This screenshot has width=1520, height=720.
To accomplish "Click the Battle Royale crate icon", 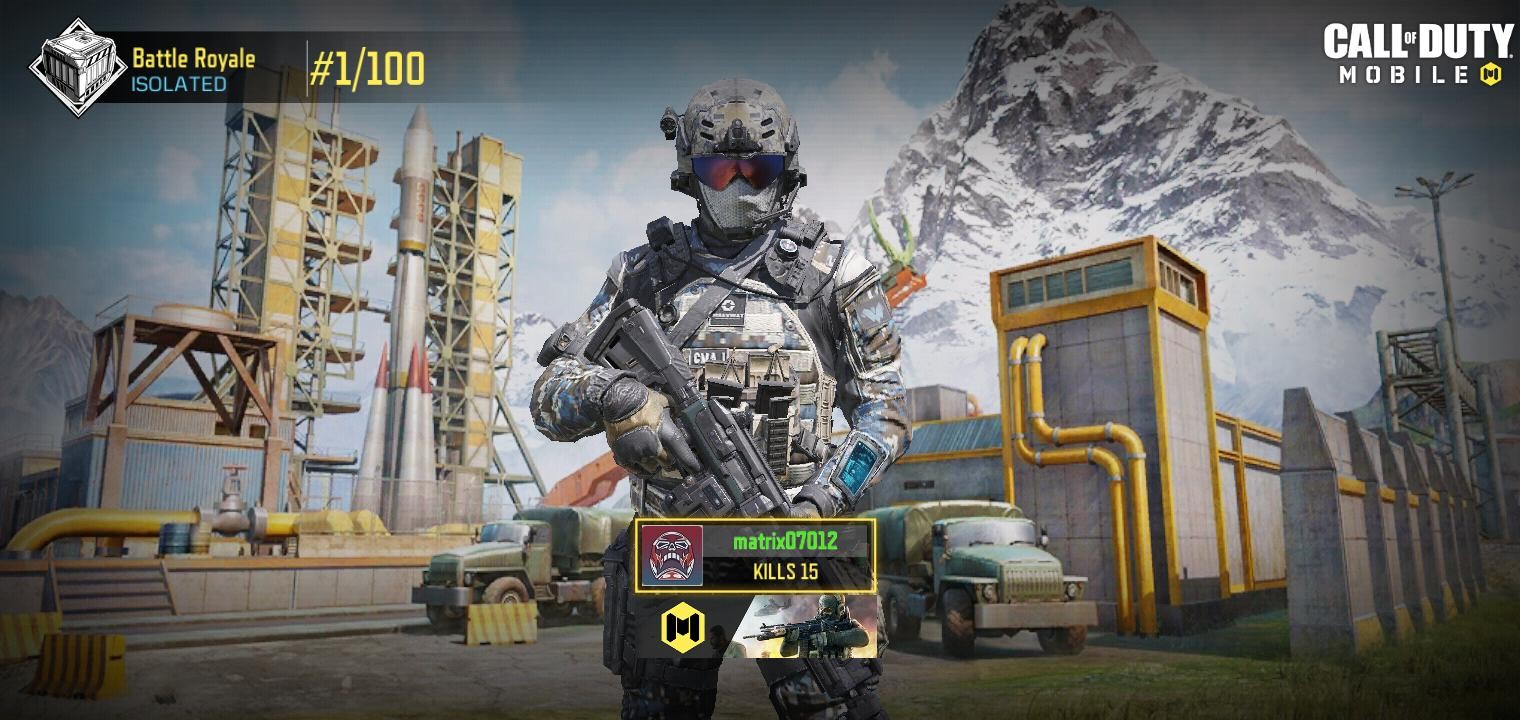I will 78,67.
